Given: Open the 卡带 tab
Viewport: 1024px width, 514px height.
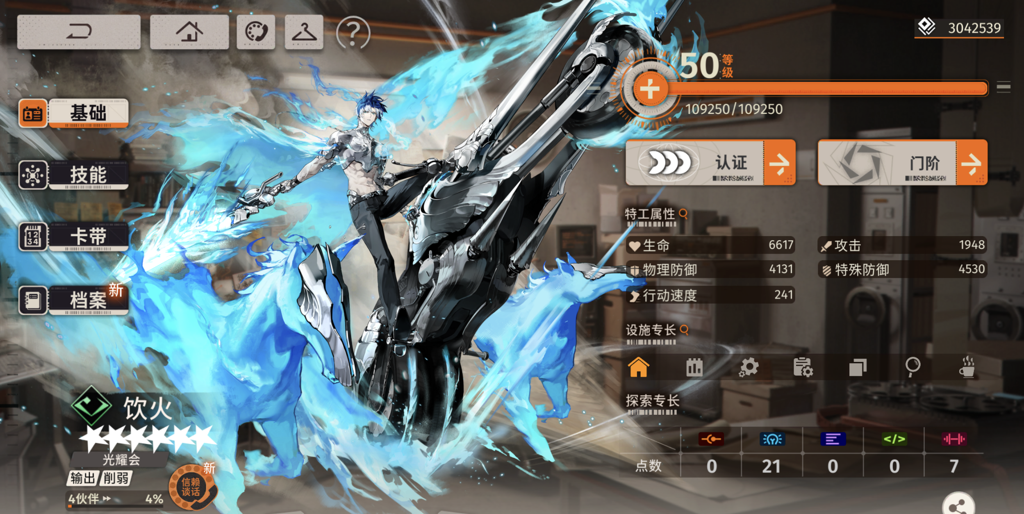Looking at the screenshot, I should point(75,237).
